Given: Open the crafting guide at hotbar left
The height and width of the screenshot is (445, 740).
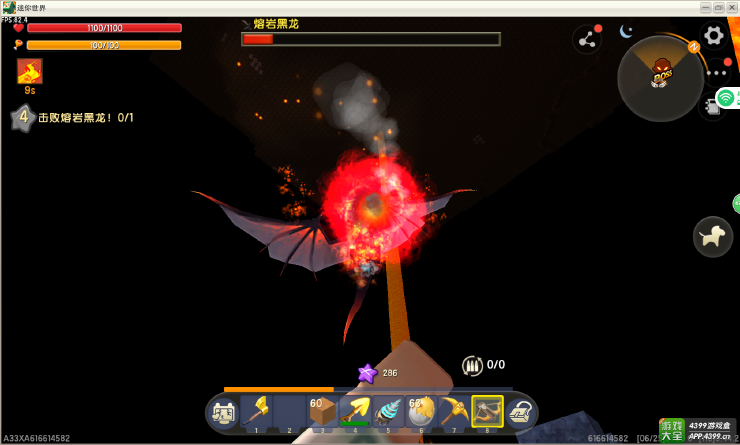Looking at the screenshot, I should [223, 411].
